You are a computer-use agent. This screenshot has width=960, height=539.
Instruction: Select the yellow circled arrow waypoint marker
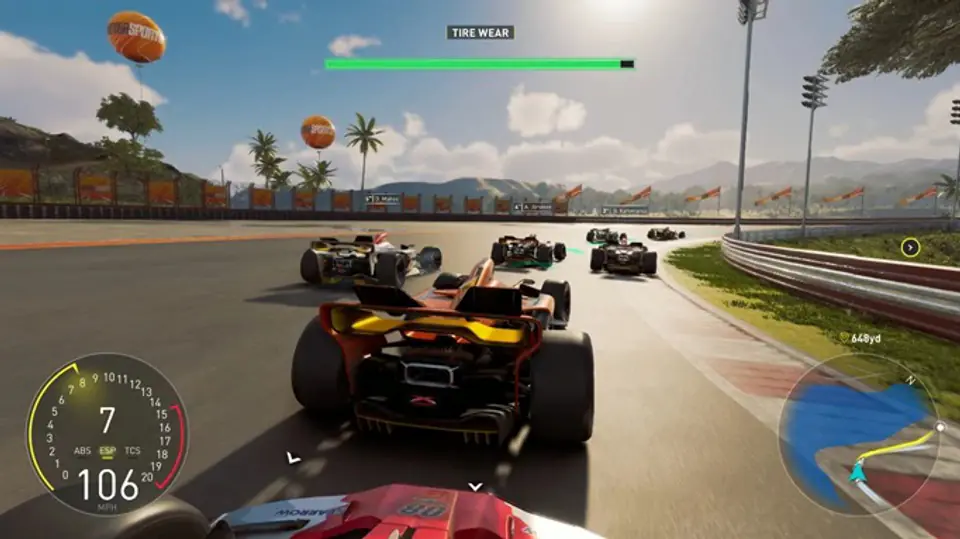point(910,247)
